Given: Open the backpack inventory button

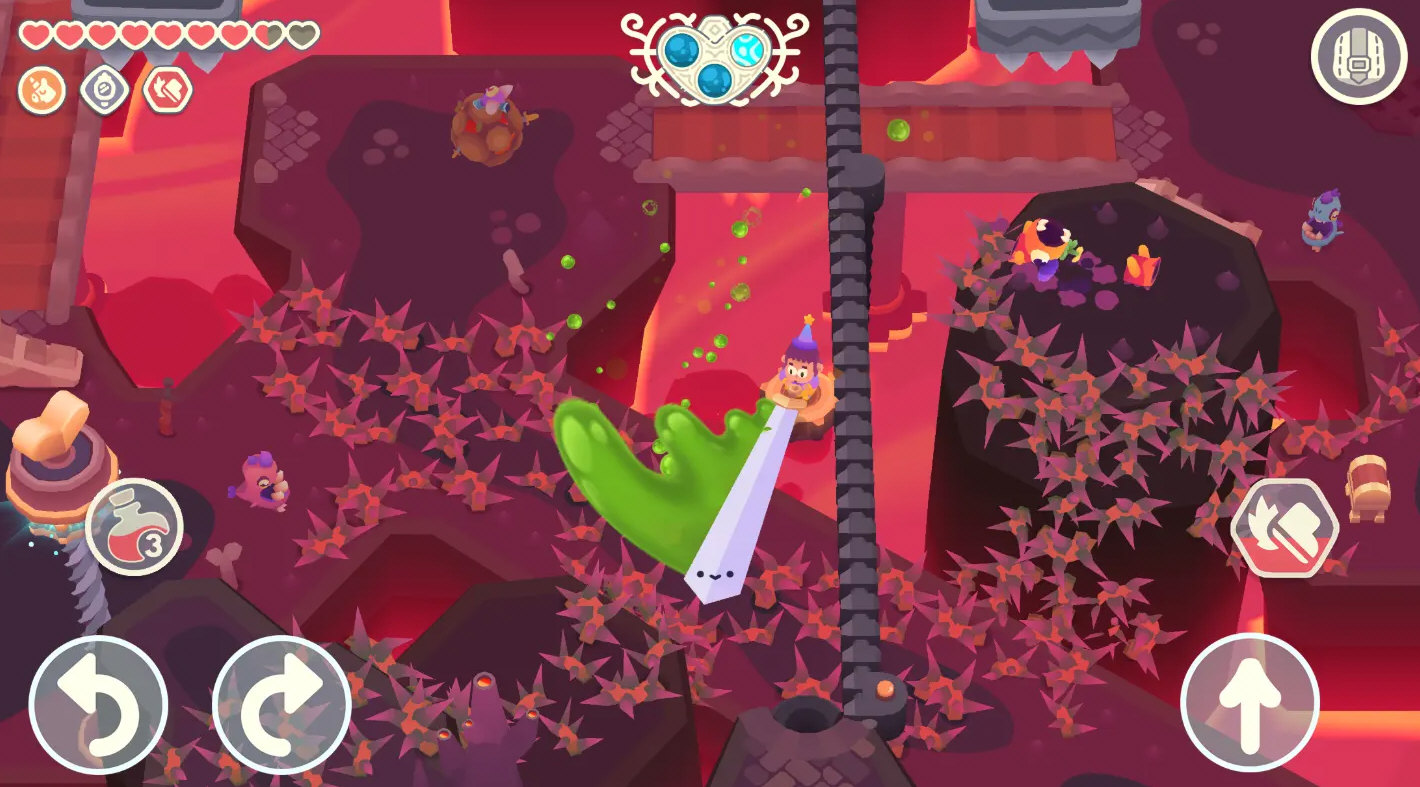Looking at the screenshot, I should 1358,56.
